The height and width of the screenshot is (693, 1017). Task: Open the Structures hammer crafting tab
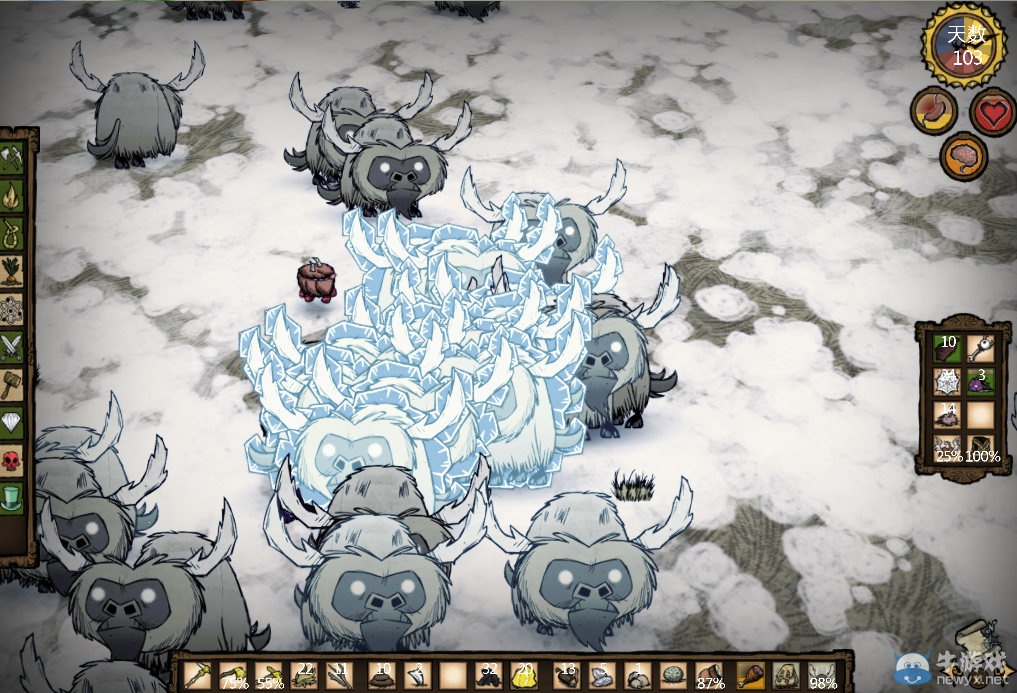[x=12, y=384]
